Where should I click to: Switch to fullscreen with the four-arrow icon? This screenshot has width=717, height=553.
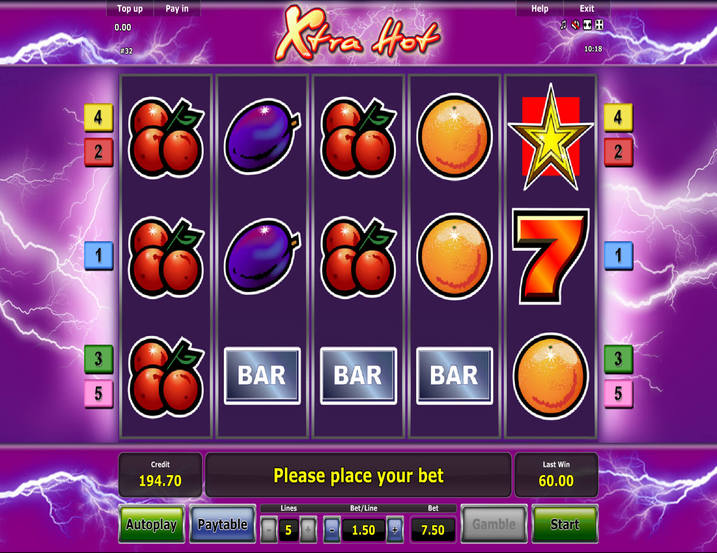point(599,25)
